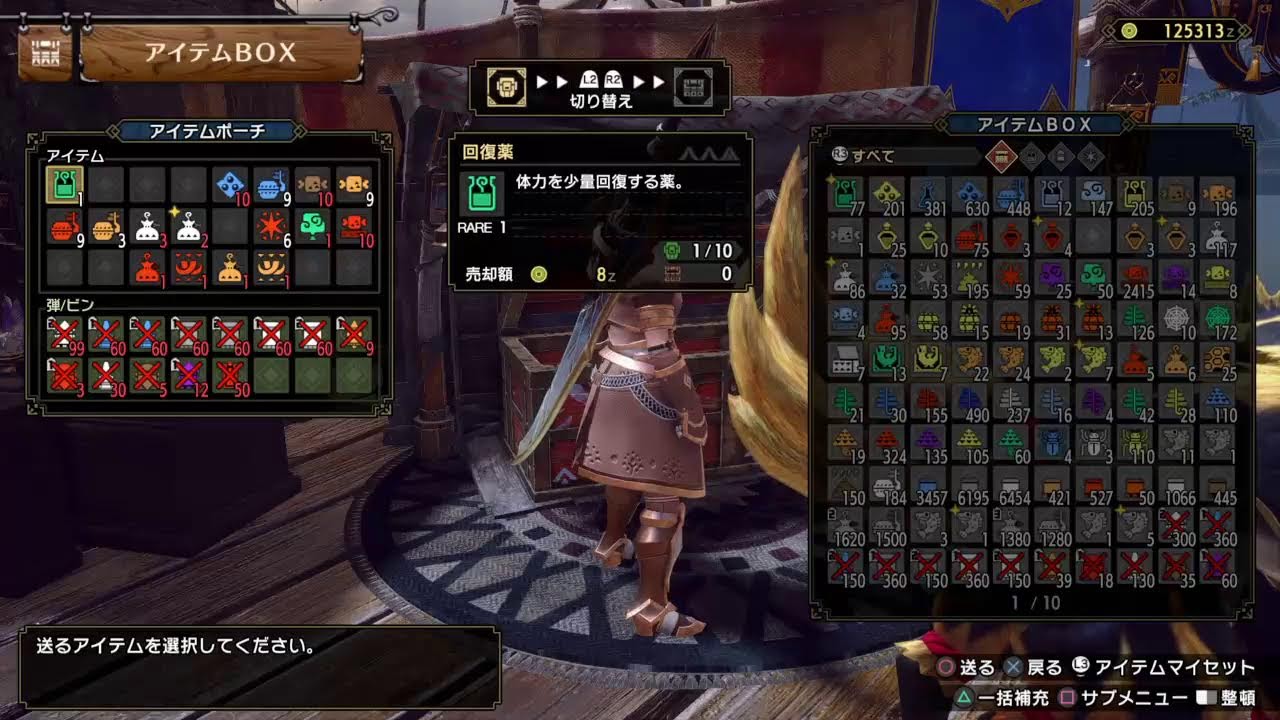The height and width of the screenshot is (720, 1280).
Task: Select the green tree-shaped item in the pouch
Action: (x=313, y=226)
